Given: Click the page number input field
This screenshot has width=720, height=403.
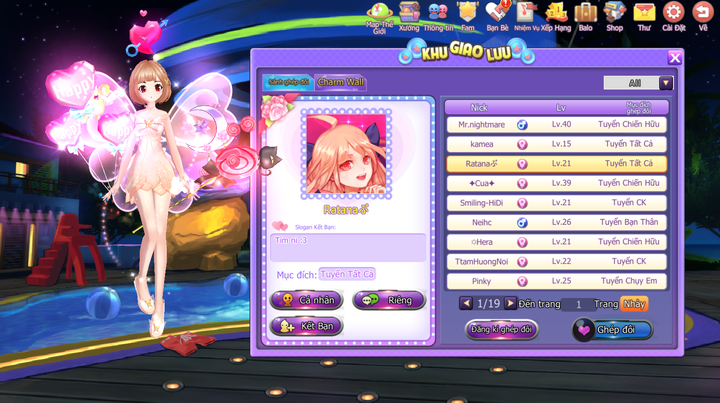Looking at the screenshot, I should 578,304.
